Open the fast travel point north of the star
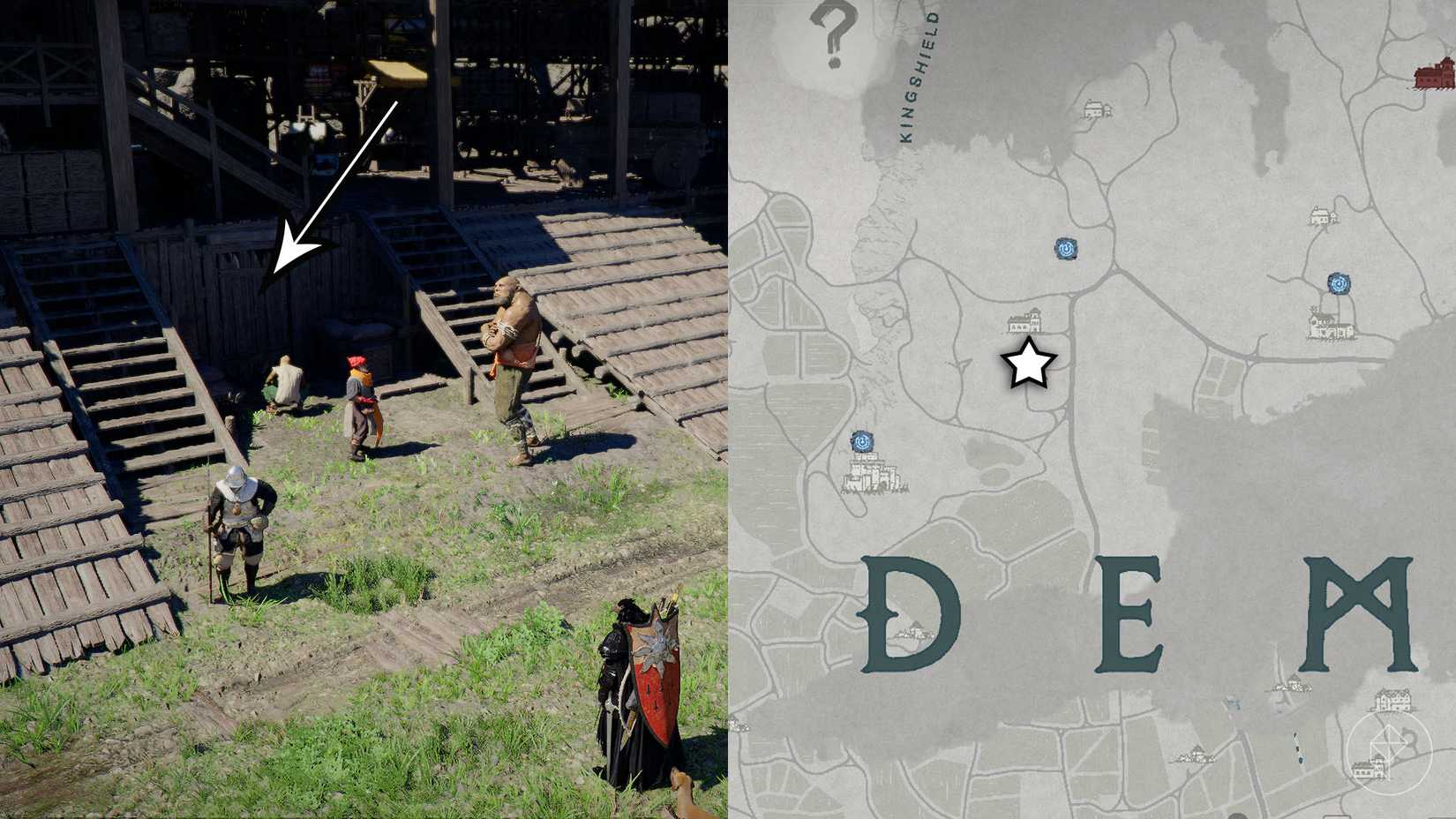Viewport: 1456px width, 819px height. click(1065, 250)
